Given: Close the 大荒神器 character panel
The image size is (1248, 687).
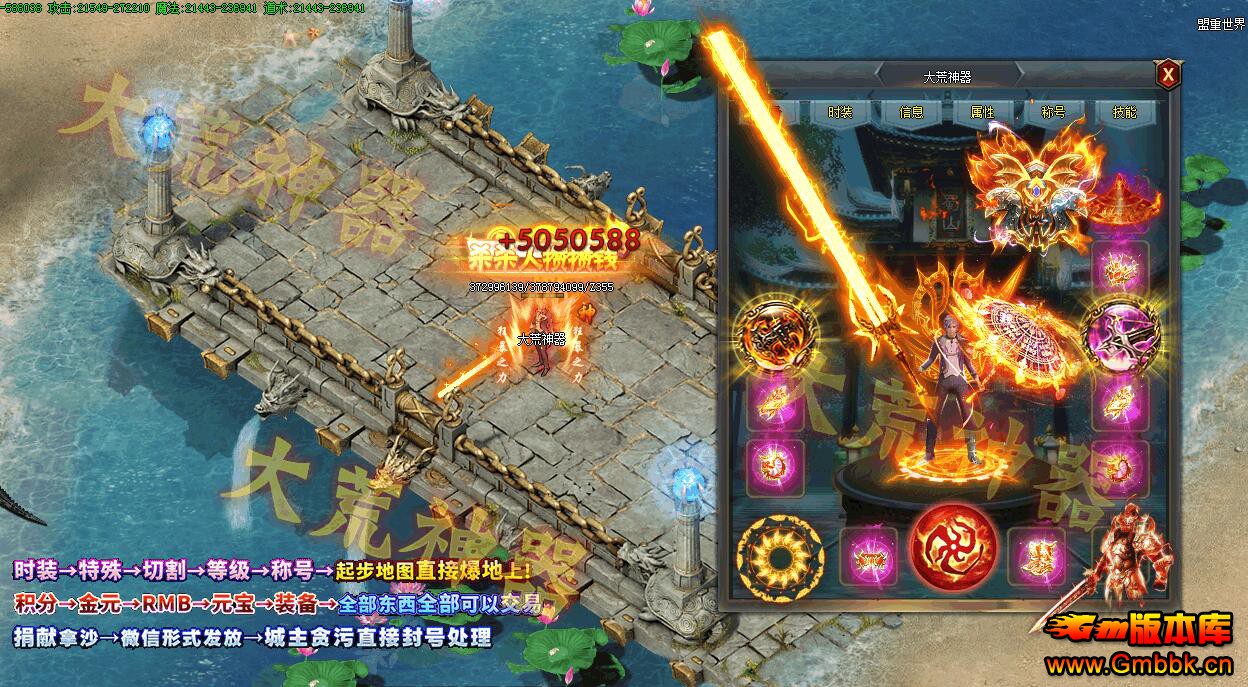Looking at the screenshot, I should click(1167, 75).
